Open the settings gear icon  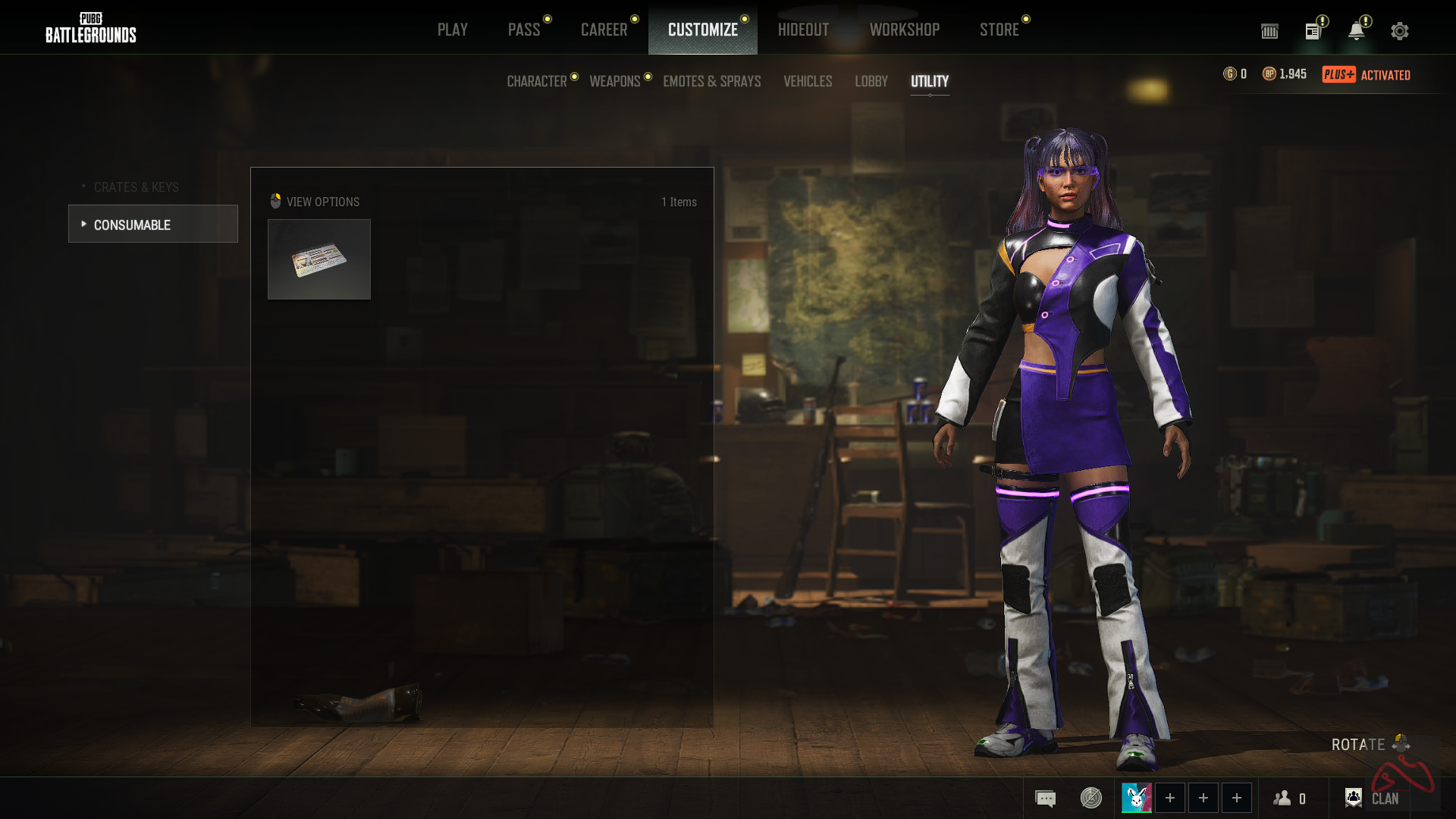pos(1400,31)
